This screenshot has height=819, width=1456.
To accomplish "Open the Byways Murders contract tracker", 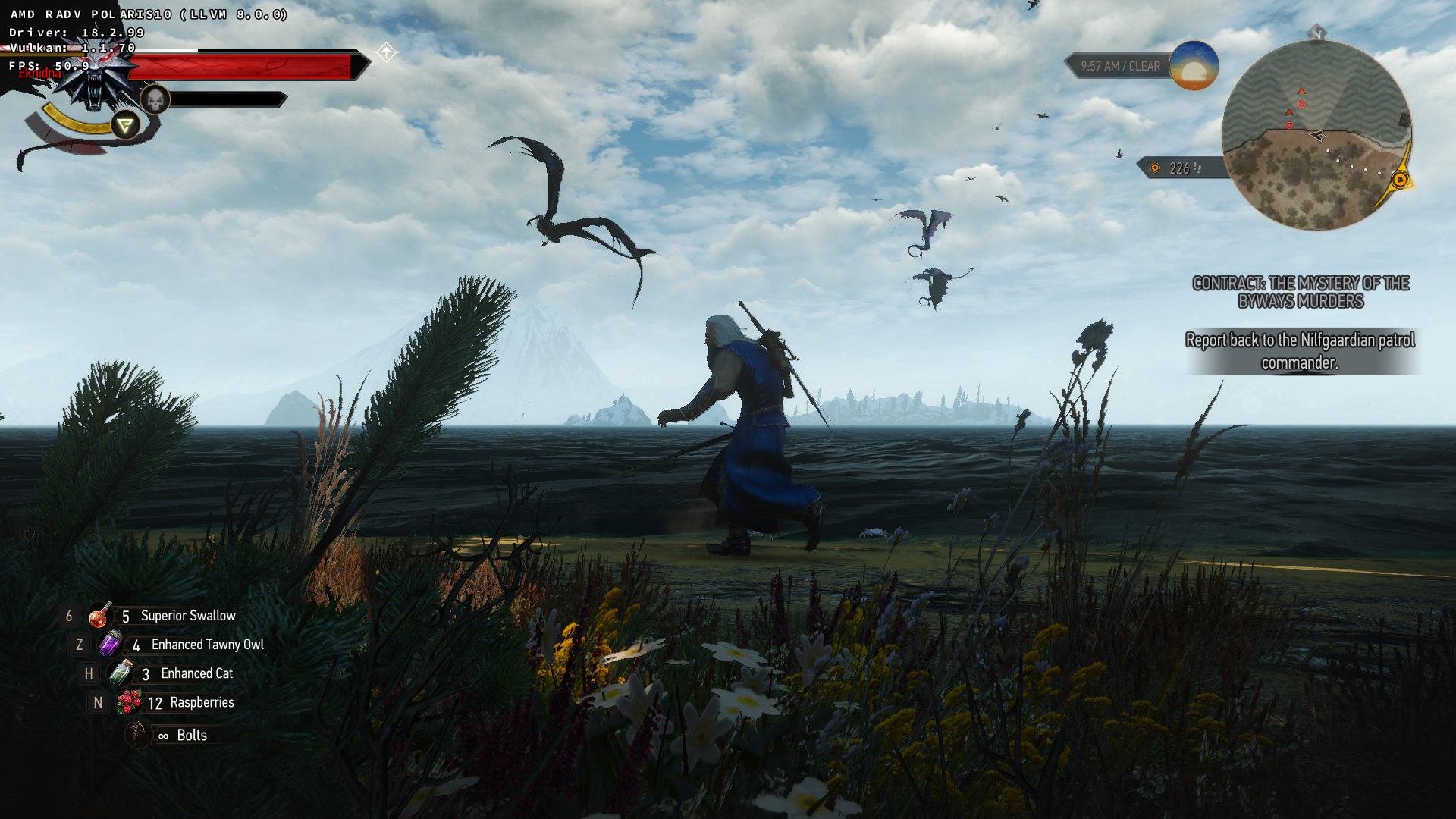I will [1301, 292].
